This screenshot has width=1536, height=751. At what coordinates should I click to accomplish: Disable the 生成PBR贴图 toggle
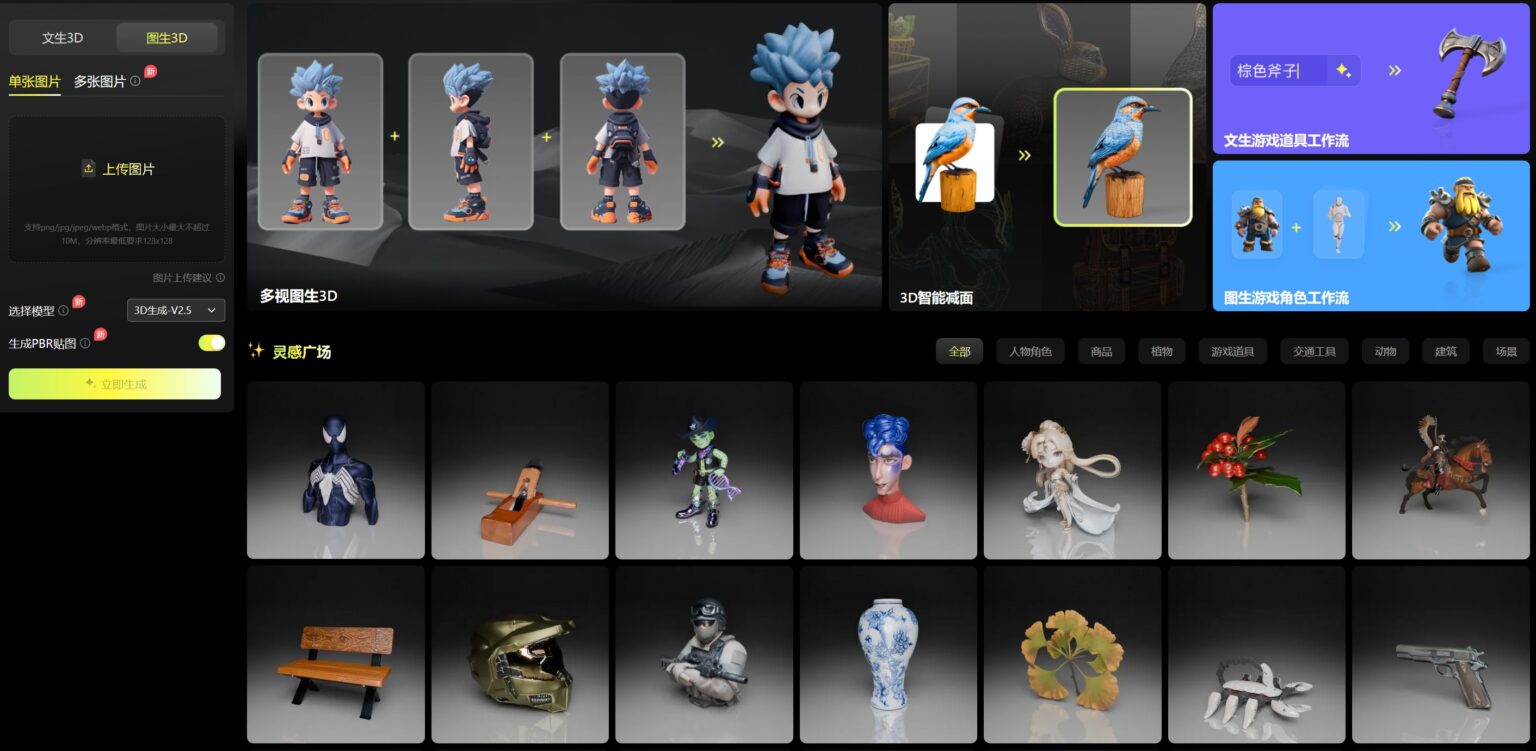click(211, 343)
